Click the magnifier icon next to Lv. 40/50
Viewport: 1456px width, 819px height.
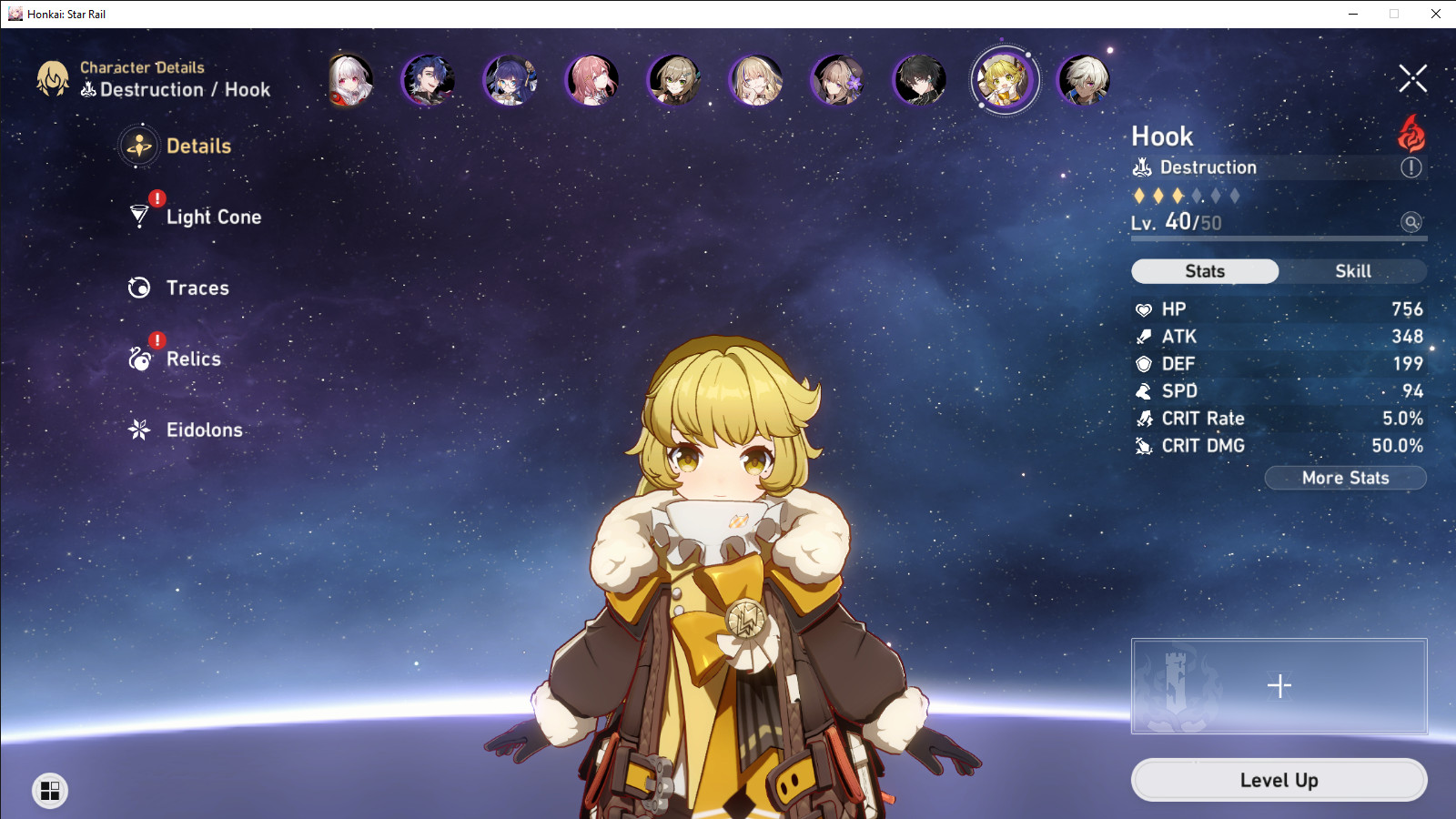[1410, 223]
